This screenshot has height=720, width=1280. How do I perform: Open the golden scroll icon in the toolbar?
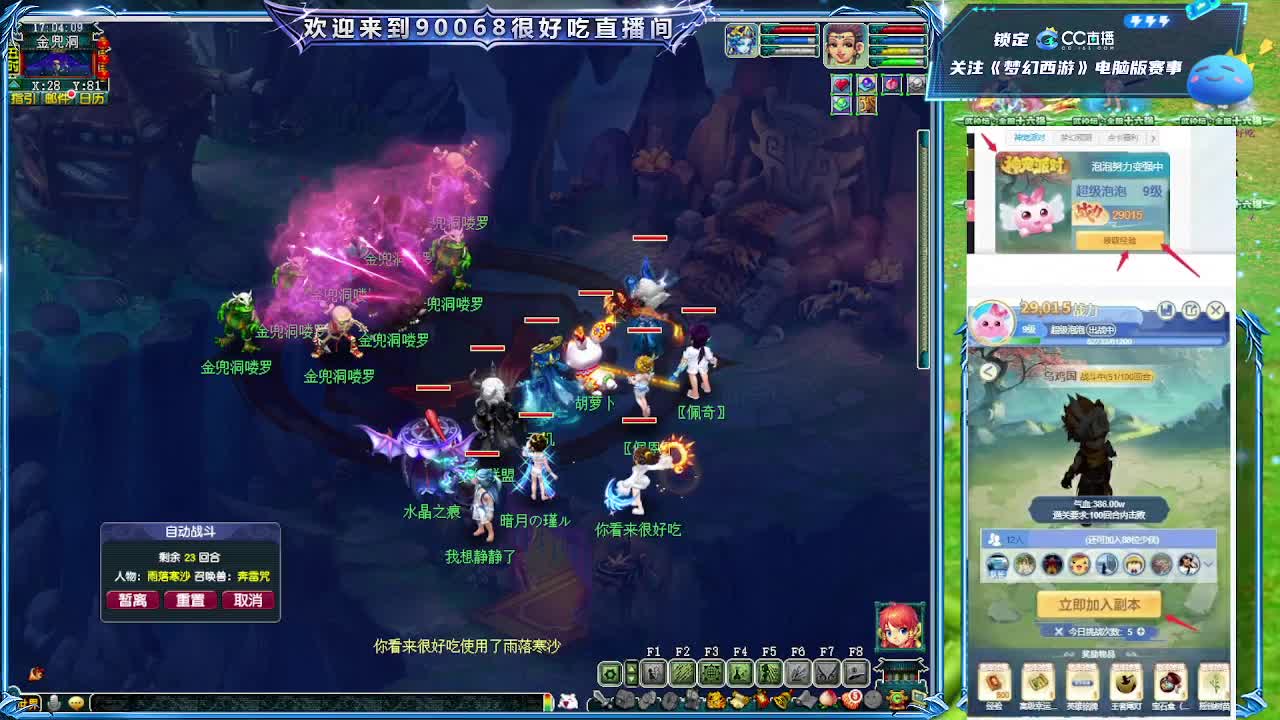click(x=737, y=699)
